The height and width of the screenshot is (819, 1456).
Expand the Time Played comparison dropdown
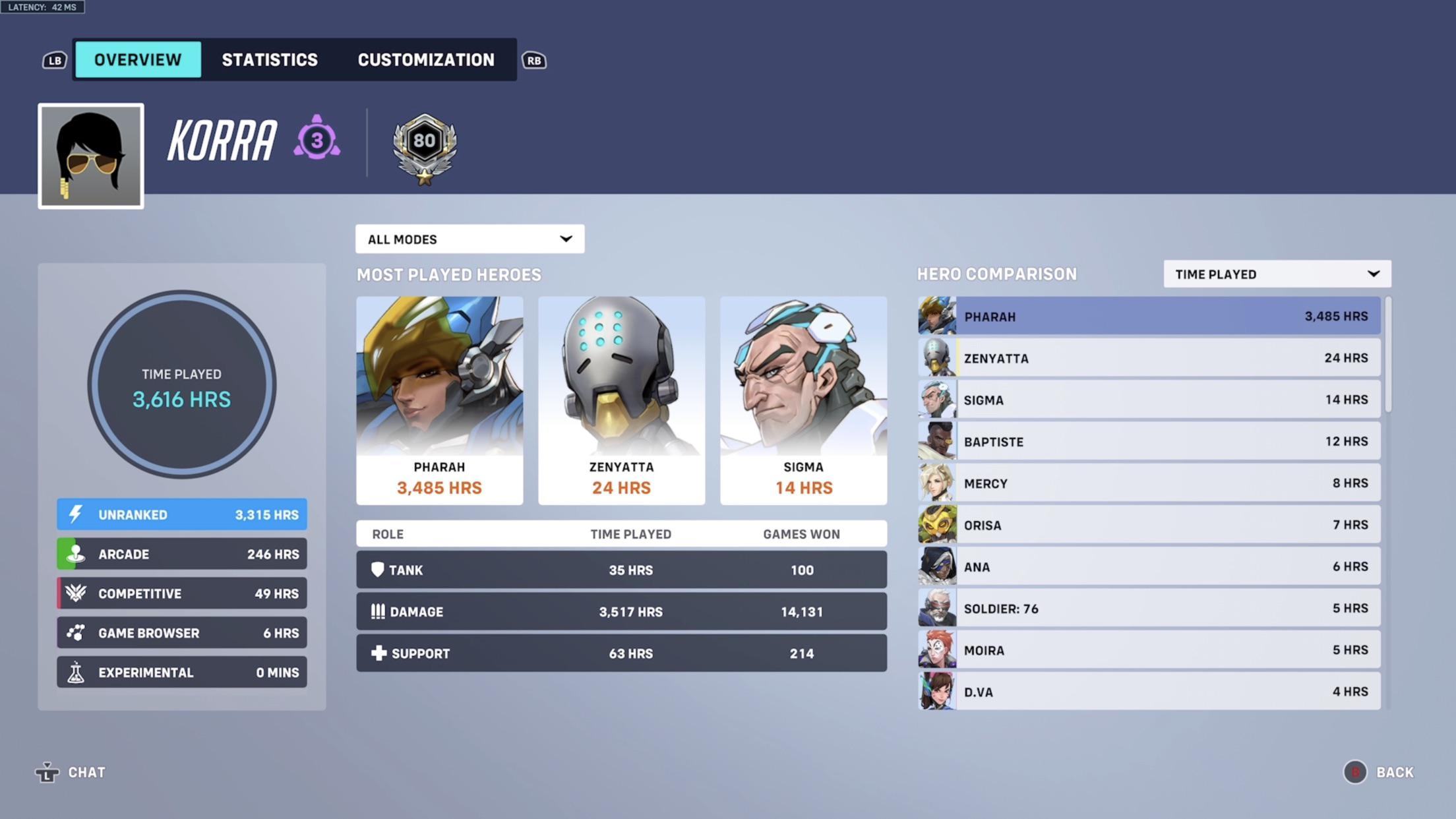[1277, 274]
